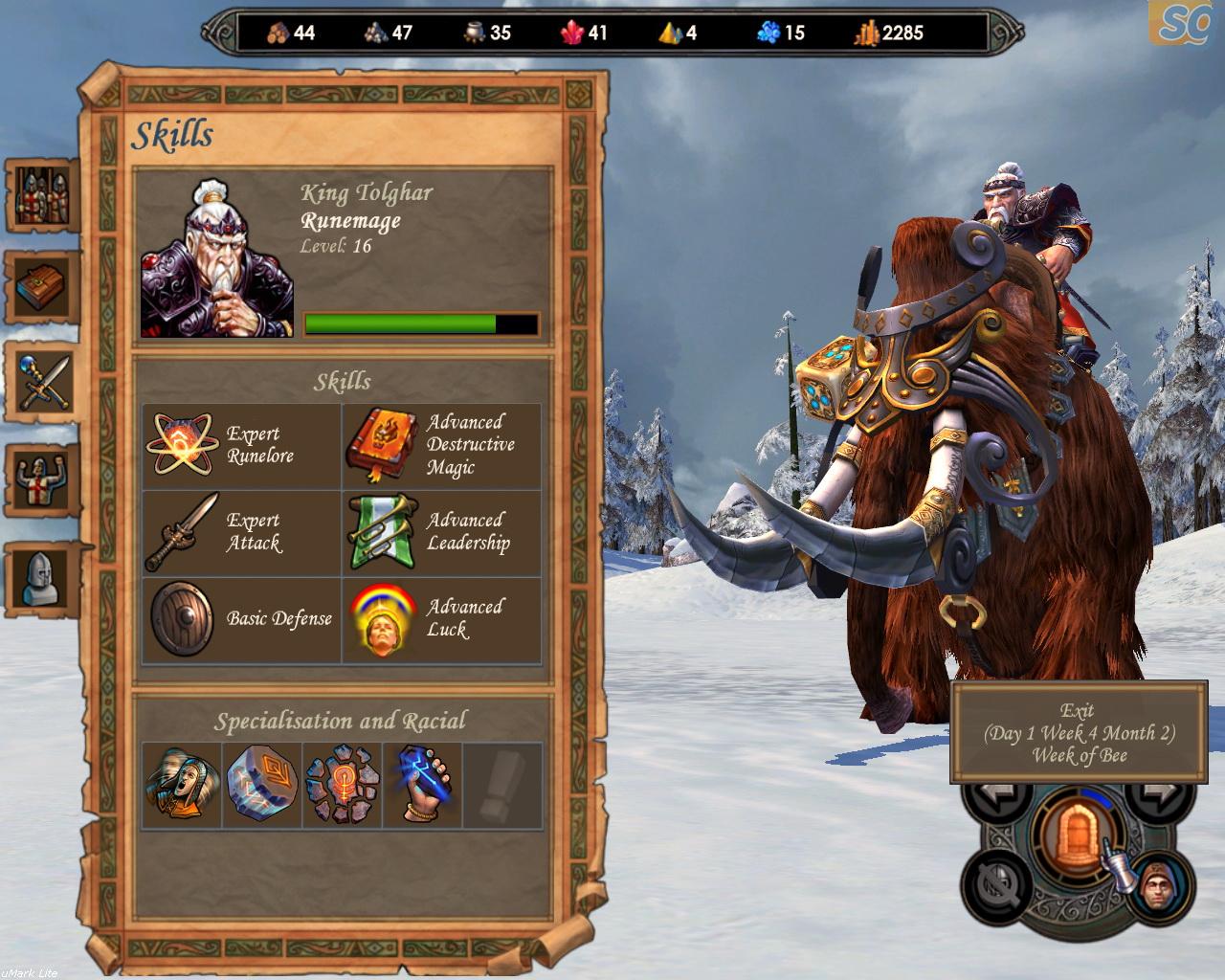
Task: Open the flexing knight tab
Action: click(x=42, y=477)
